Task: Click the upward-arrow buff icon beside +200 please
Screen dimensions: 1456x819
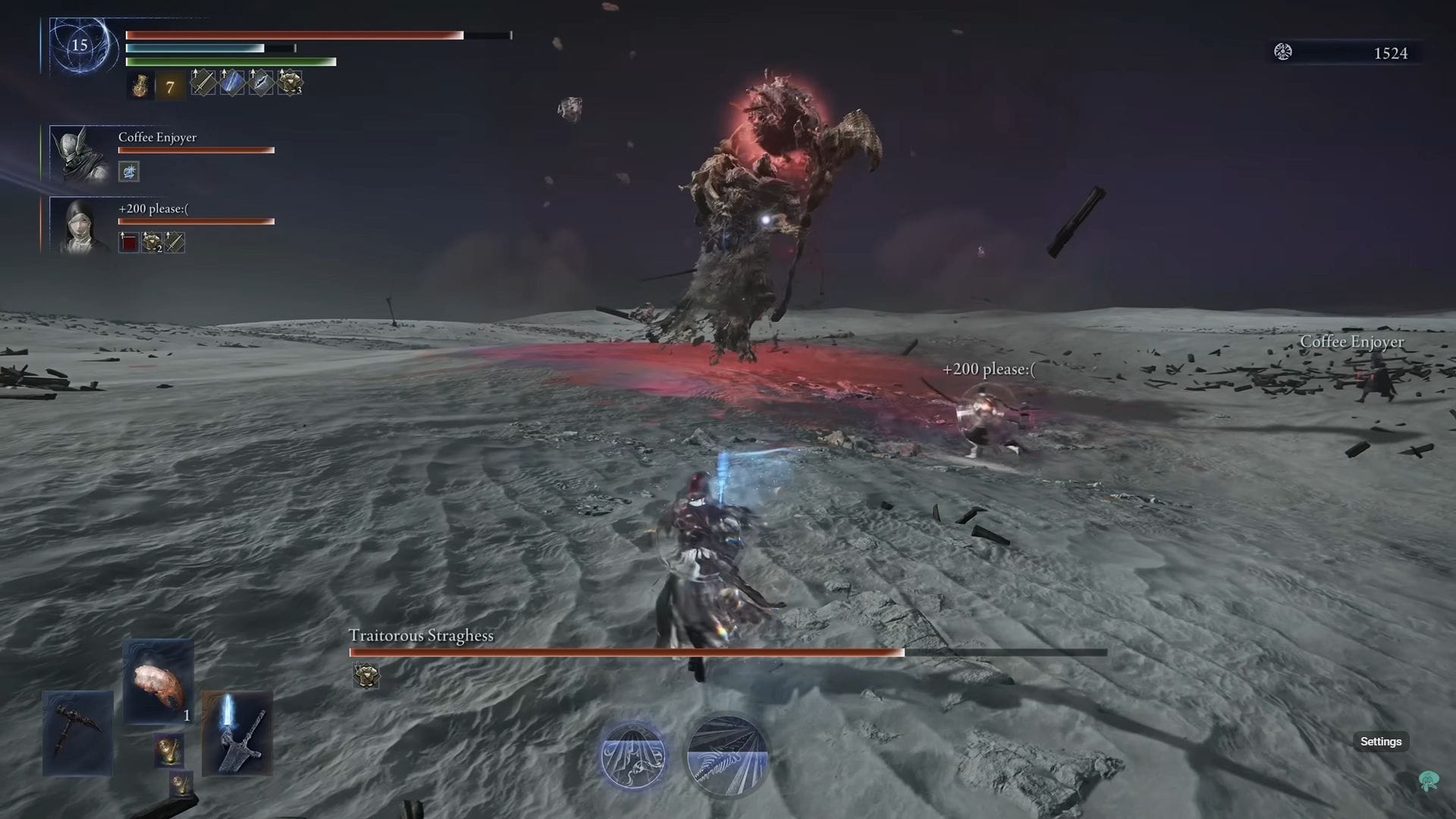Action: [129, 243]
